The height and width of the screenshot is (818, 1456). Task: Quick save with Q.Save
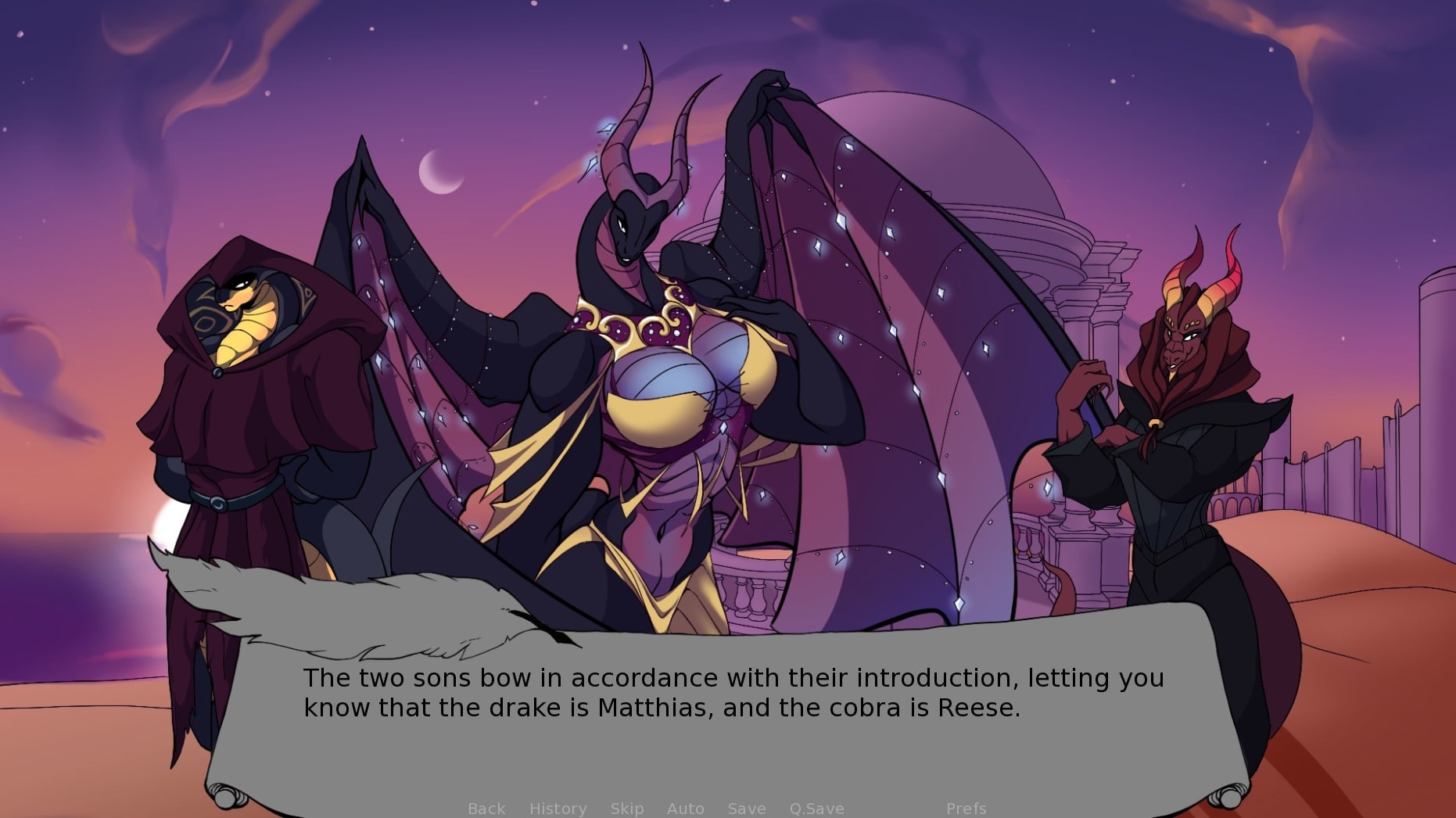click(816, 808)
